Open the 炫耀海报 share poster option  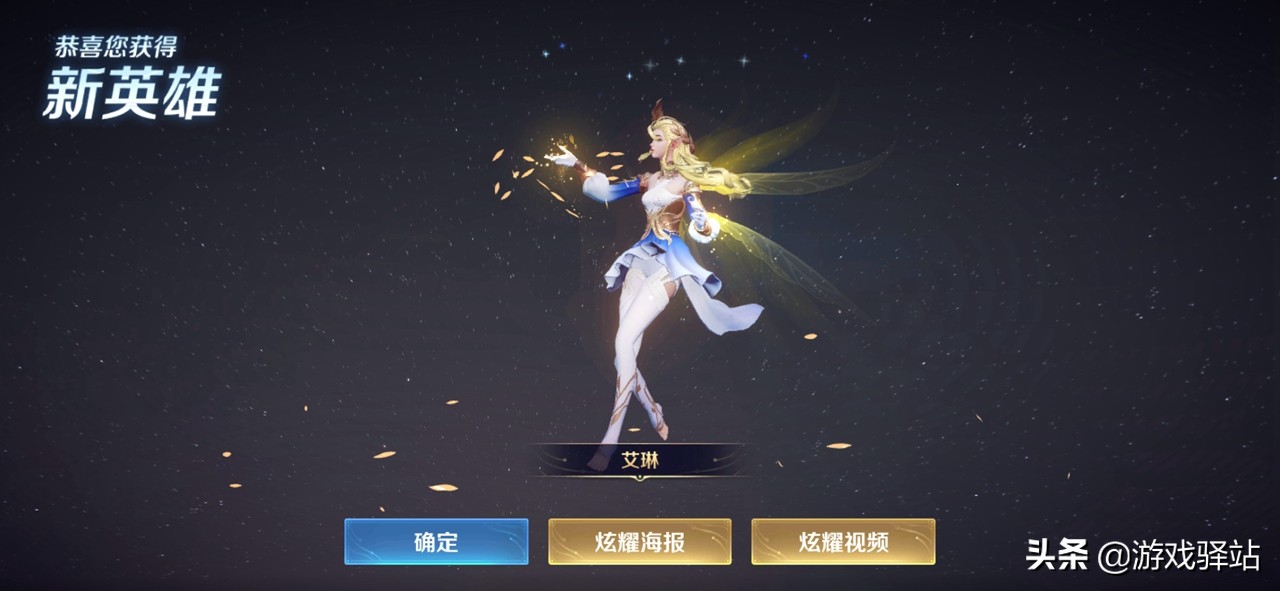pos(639,541)
